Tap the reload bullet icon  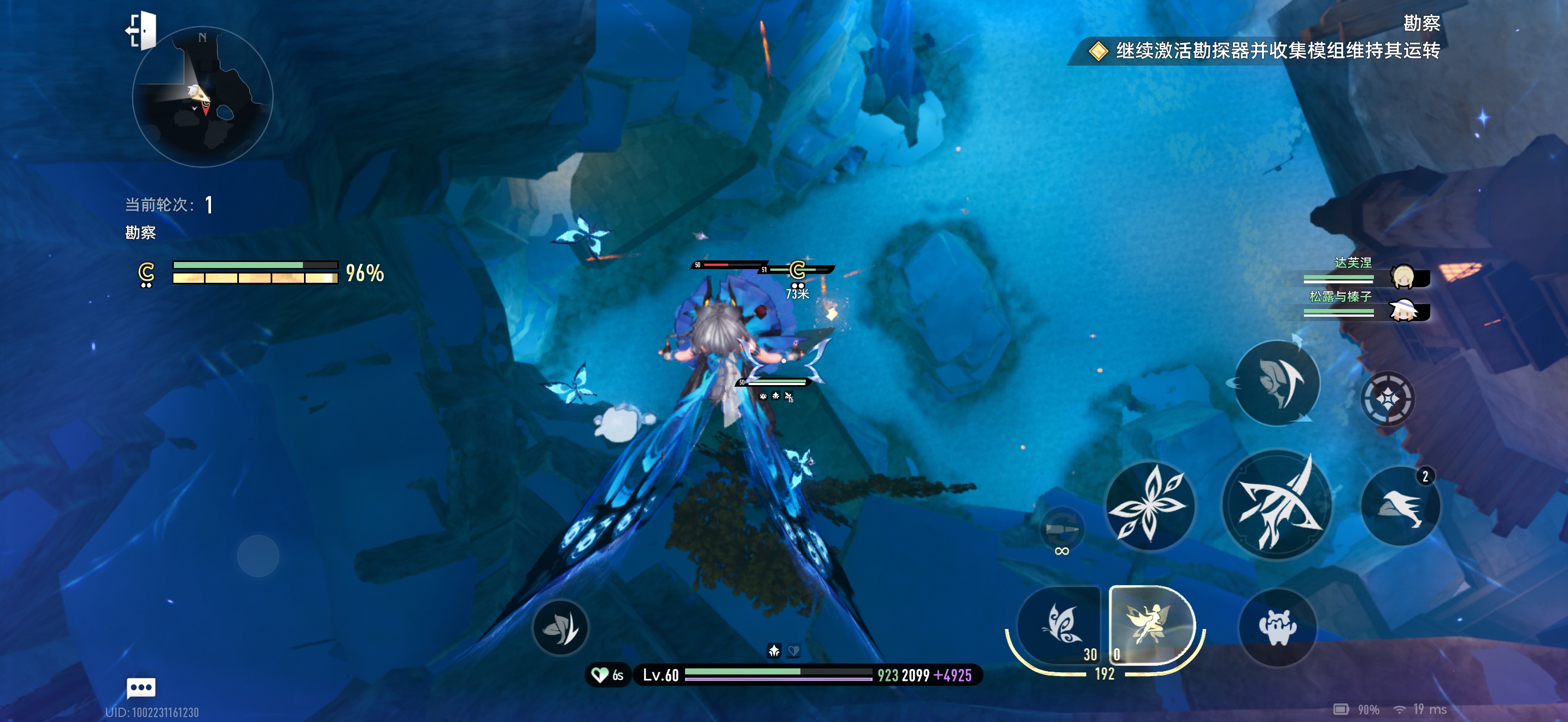[1062, 528]
